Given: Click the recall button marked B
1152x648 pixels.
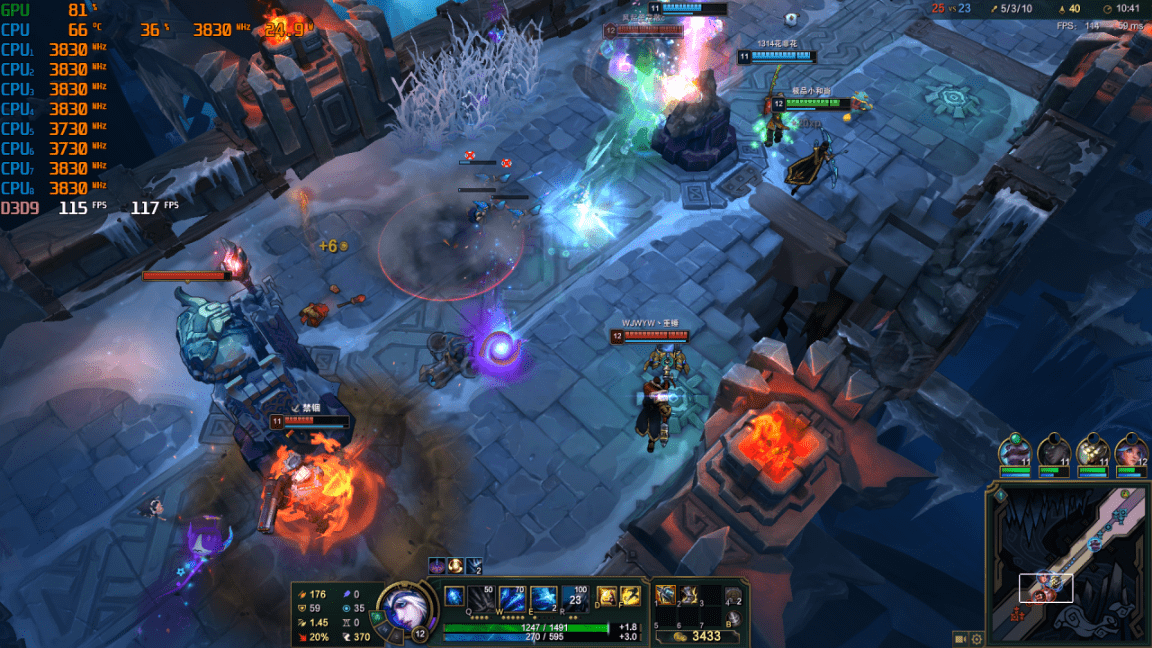Looking at the screenshot, I should (x=733, y=618).
